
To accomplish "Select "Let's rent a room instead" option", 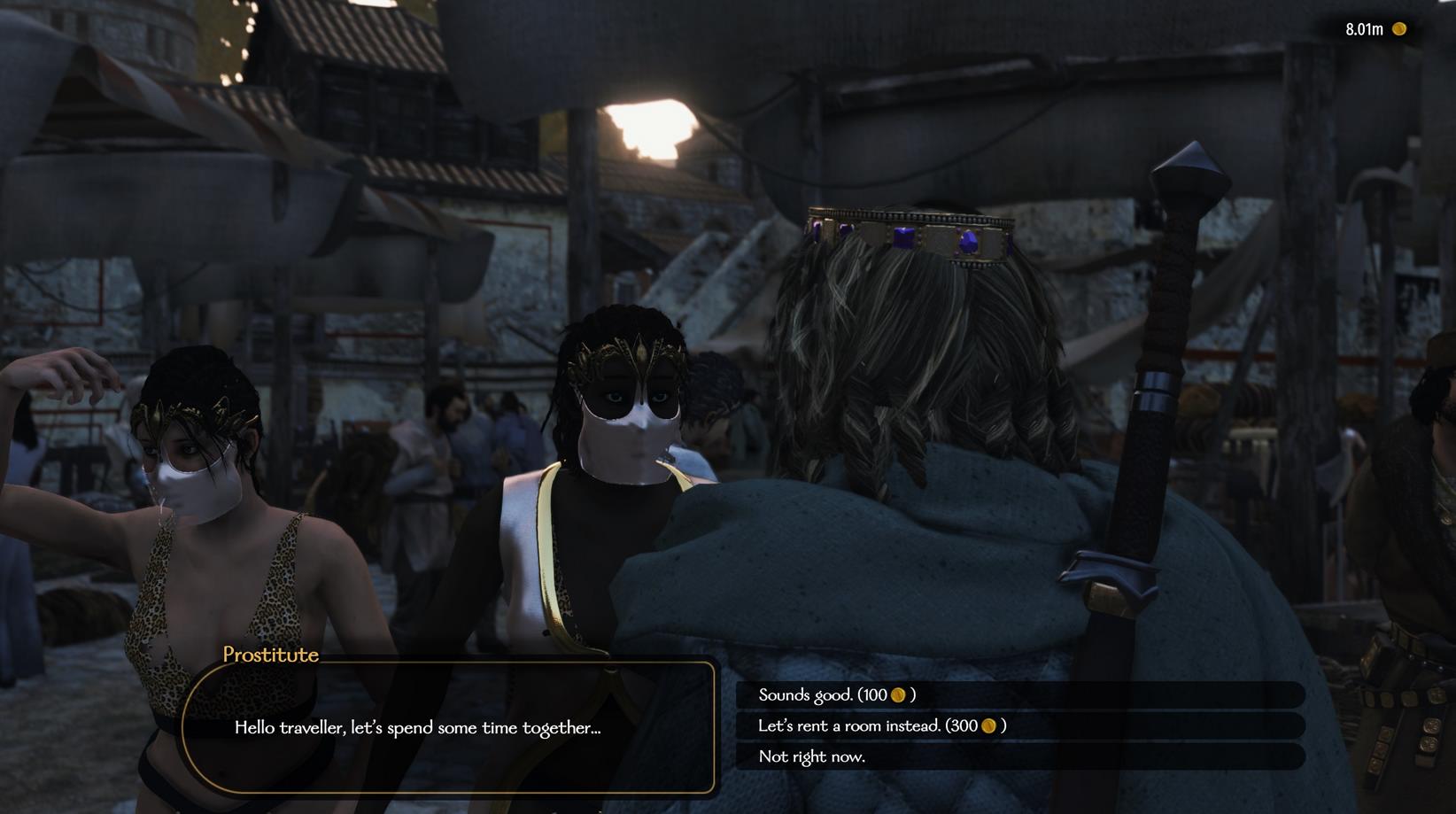I will tap(881, 726).
